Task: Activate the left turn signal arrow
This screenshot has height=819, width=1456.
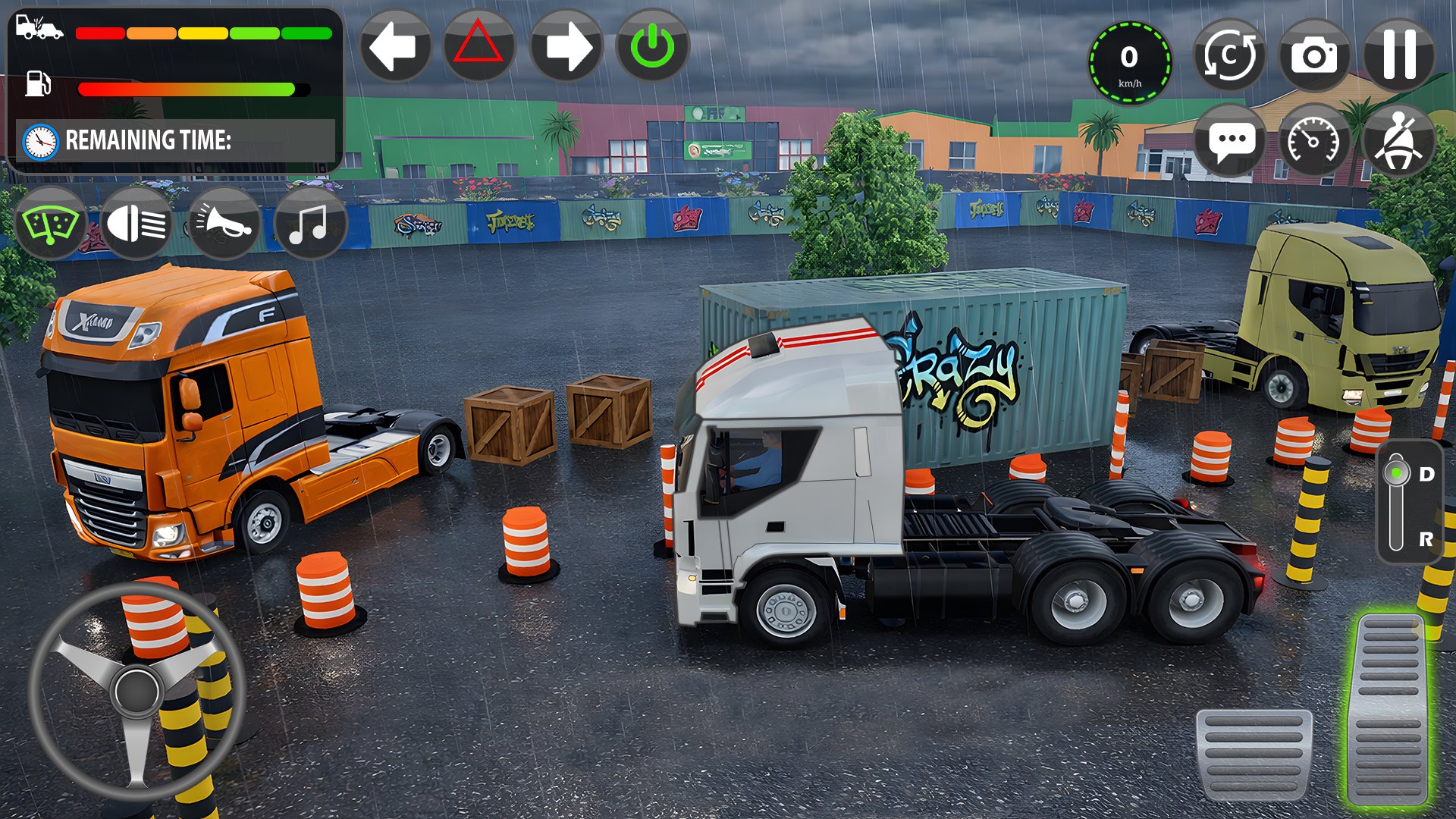Action: [394, 46]
